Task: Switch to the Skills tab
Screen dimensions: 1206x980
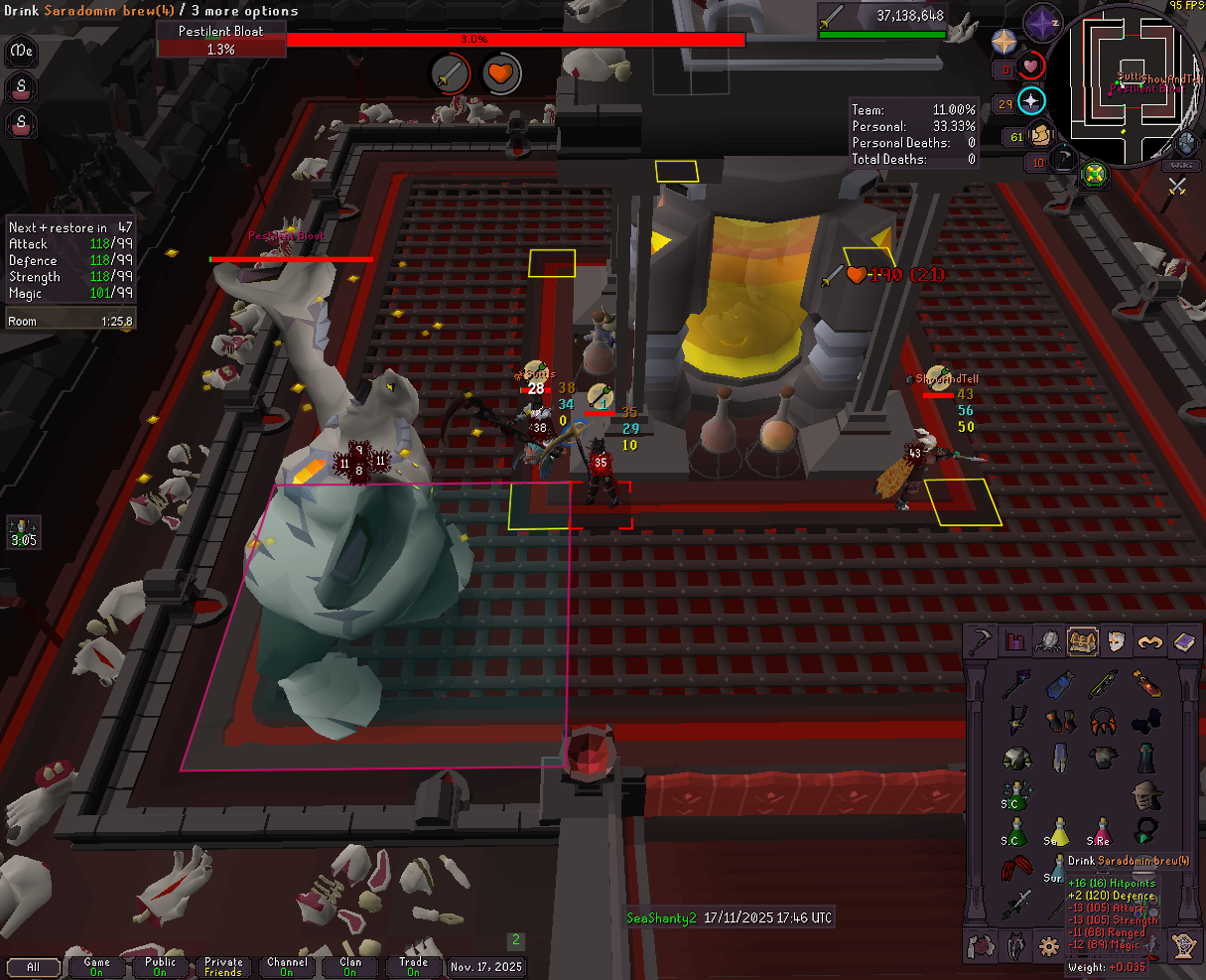Action: pyautogui.click(x=1015, y=641)
